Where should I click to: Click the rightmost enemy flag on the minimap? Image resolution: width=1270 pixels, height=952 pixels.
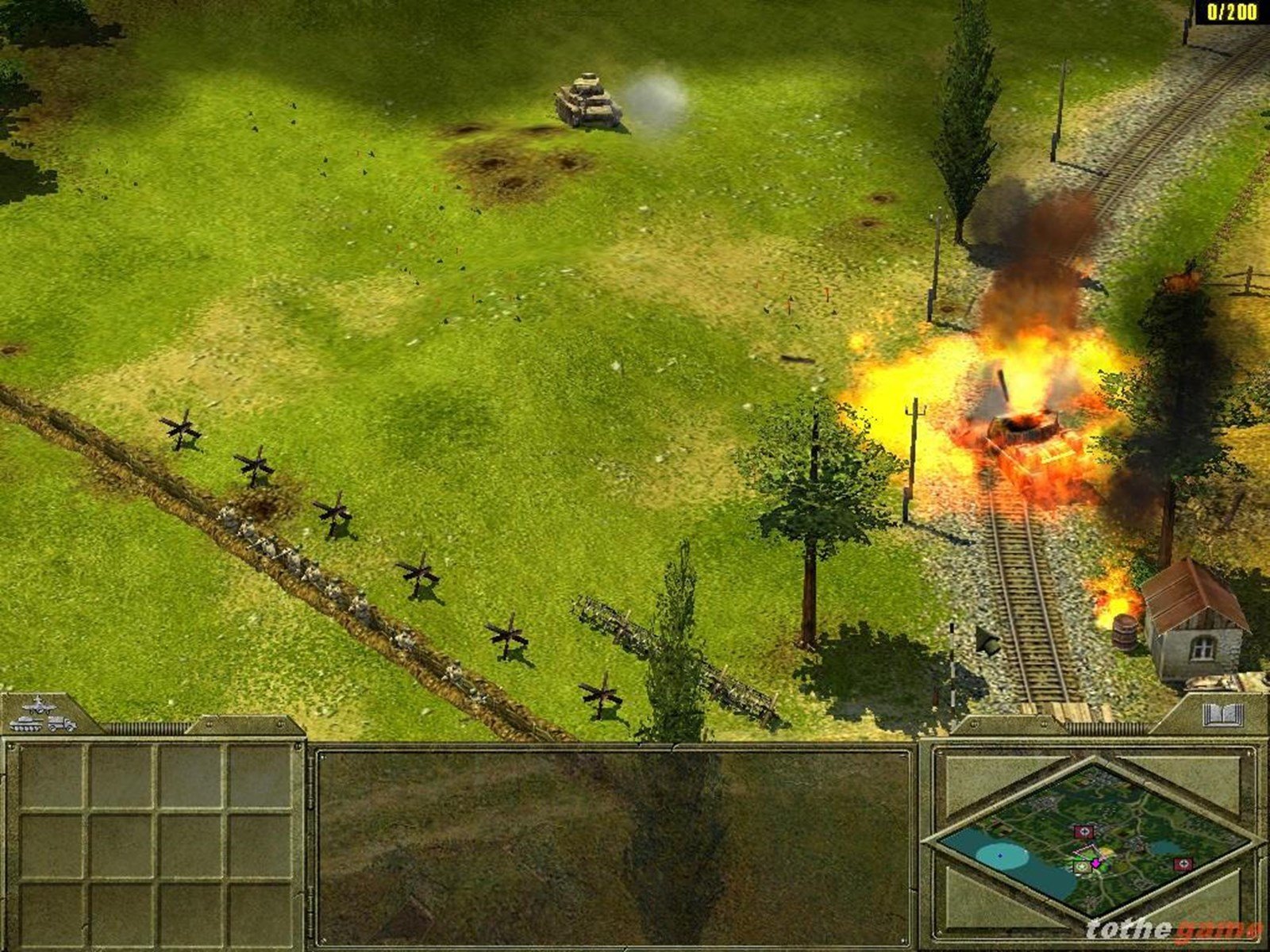[x=1183, y=863]
